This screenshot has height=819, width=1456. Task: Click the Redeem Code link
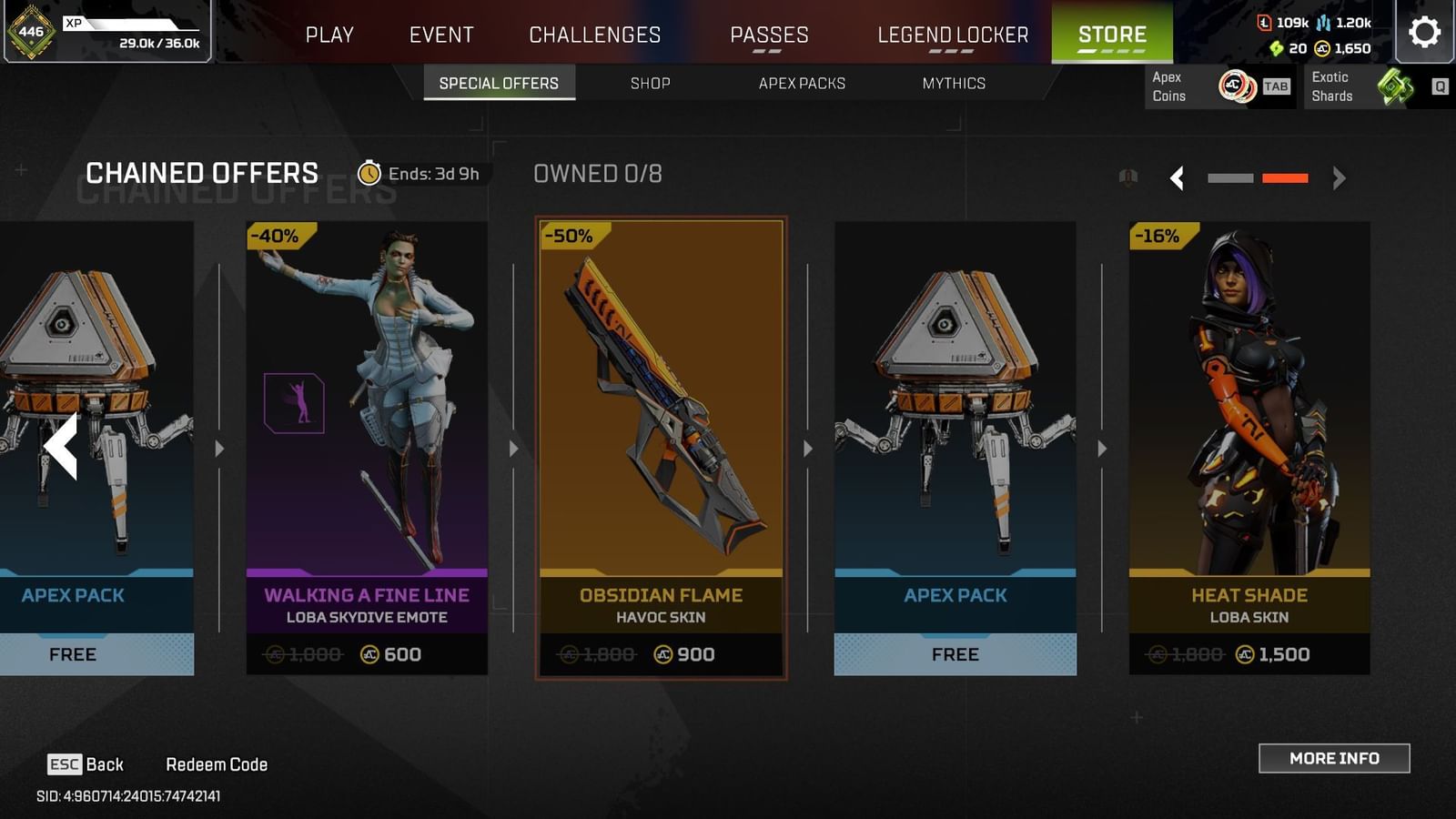(x=217, y=763)
